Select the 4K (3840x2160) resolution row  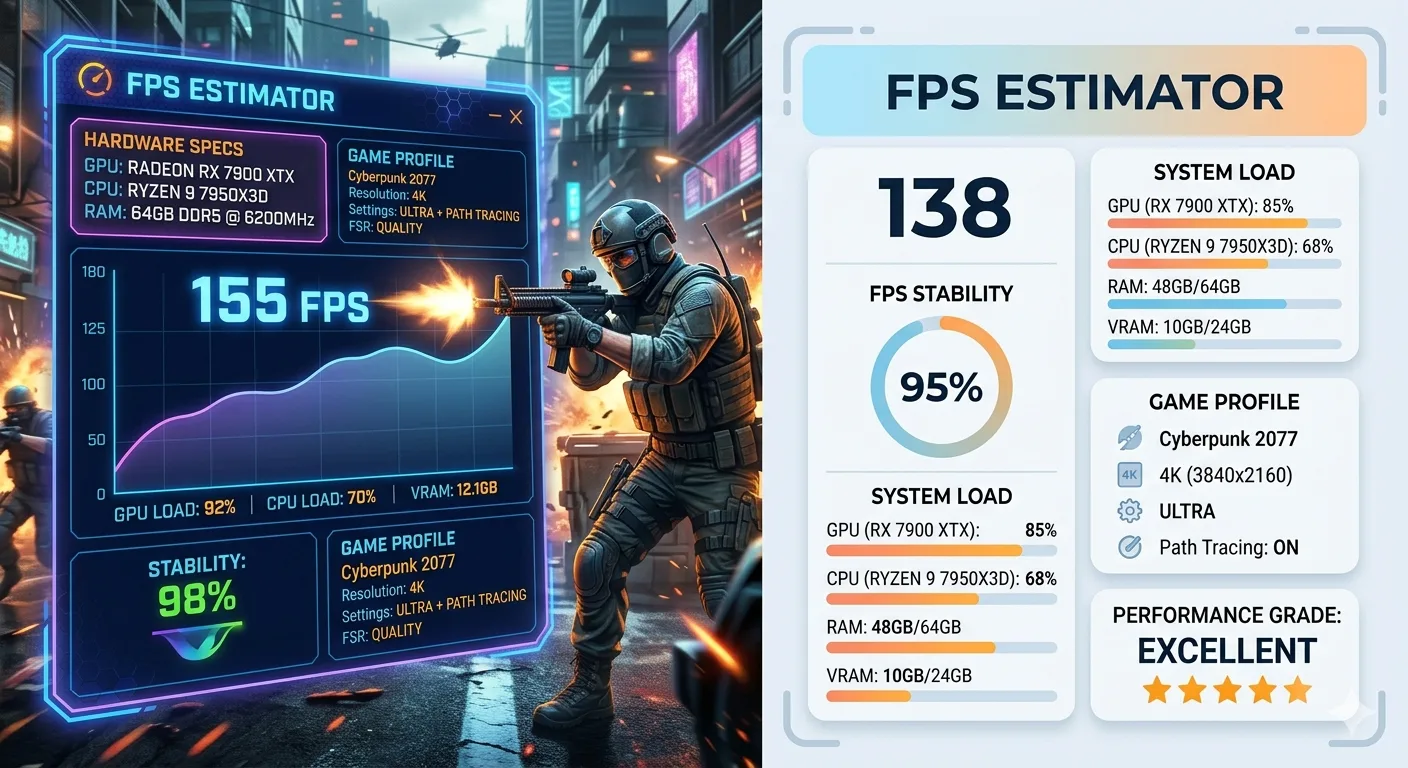coord(1225,475)
